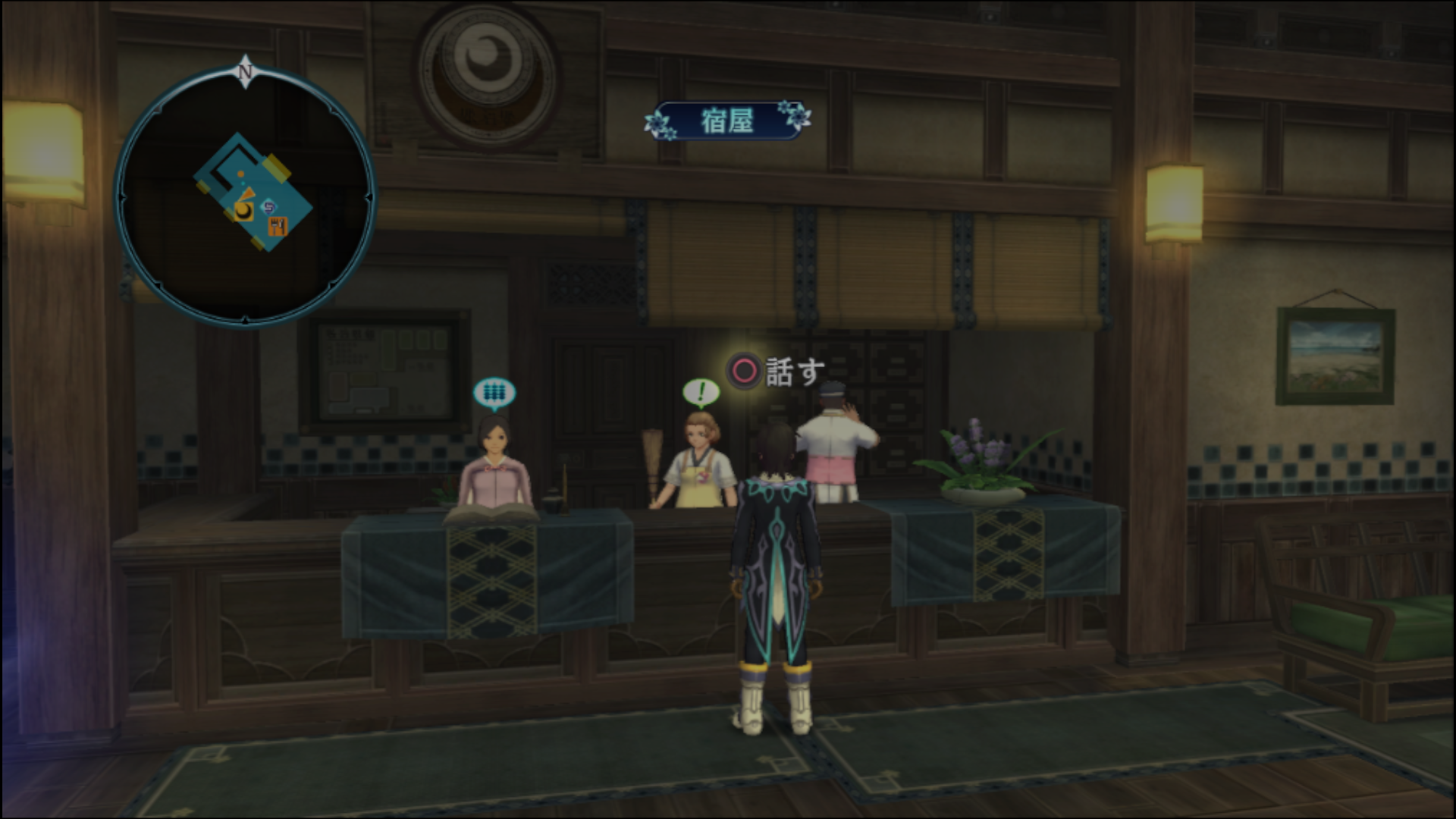
Task: Click the compass north indicator
Action: click(x=245, y=72)
